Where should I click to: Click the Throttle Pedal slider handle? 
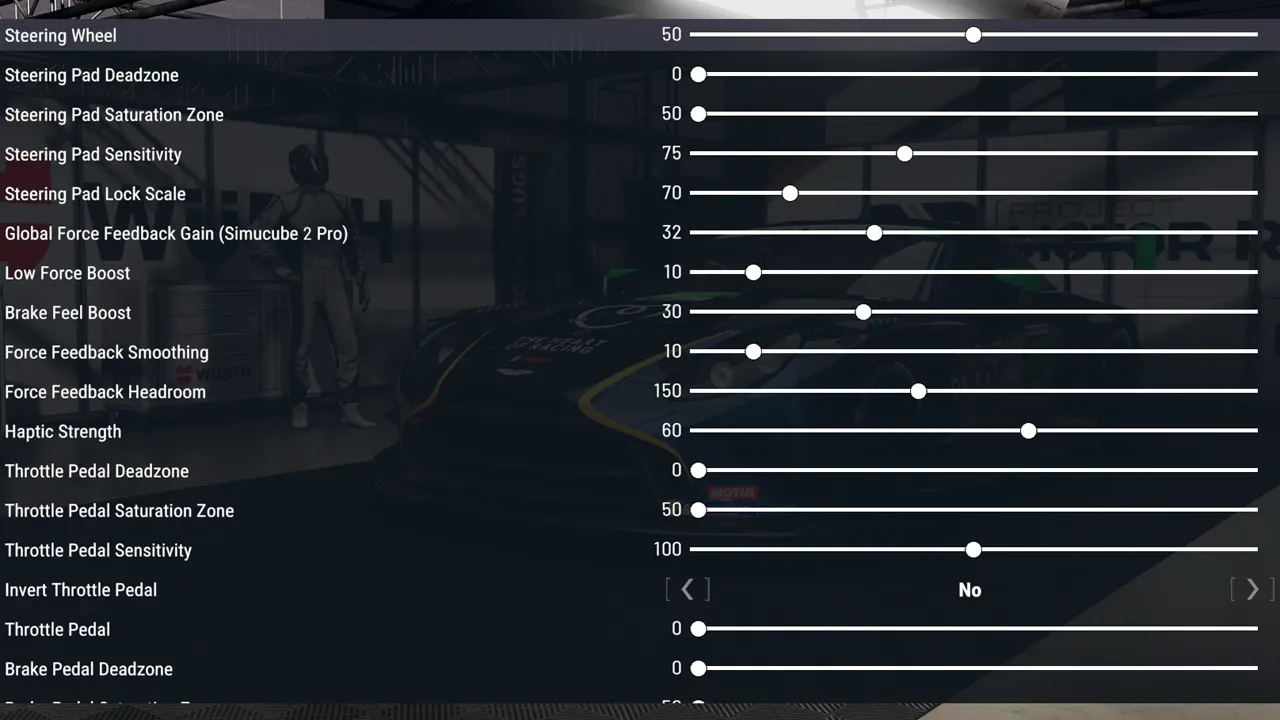pyautogui.click(x=698, y=629)
